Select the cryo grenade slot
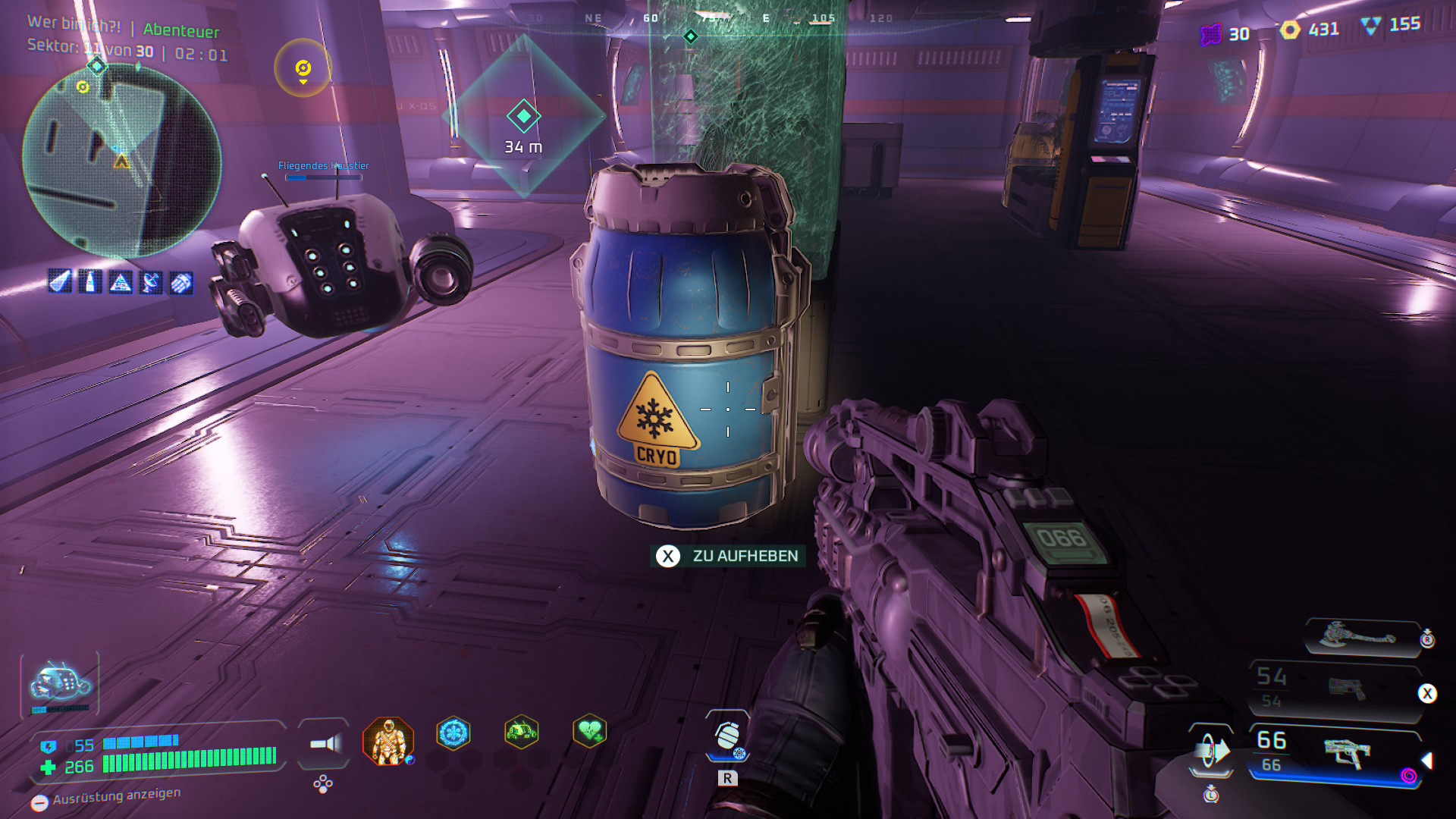 tap(727, 736)
